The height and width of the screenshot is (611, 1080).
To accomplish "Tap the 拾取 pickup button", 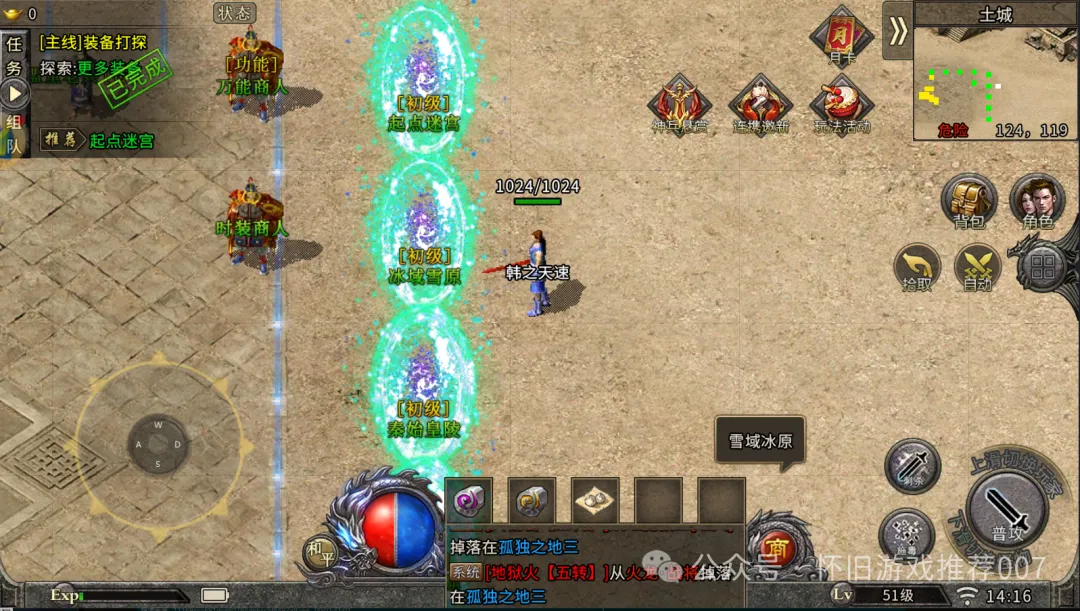I will pos(916,268).
